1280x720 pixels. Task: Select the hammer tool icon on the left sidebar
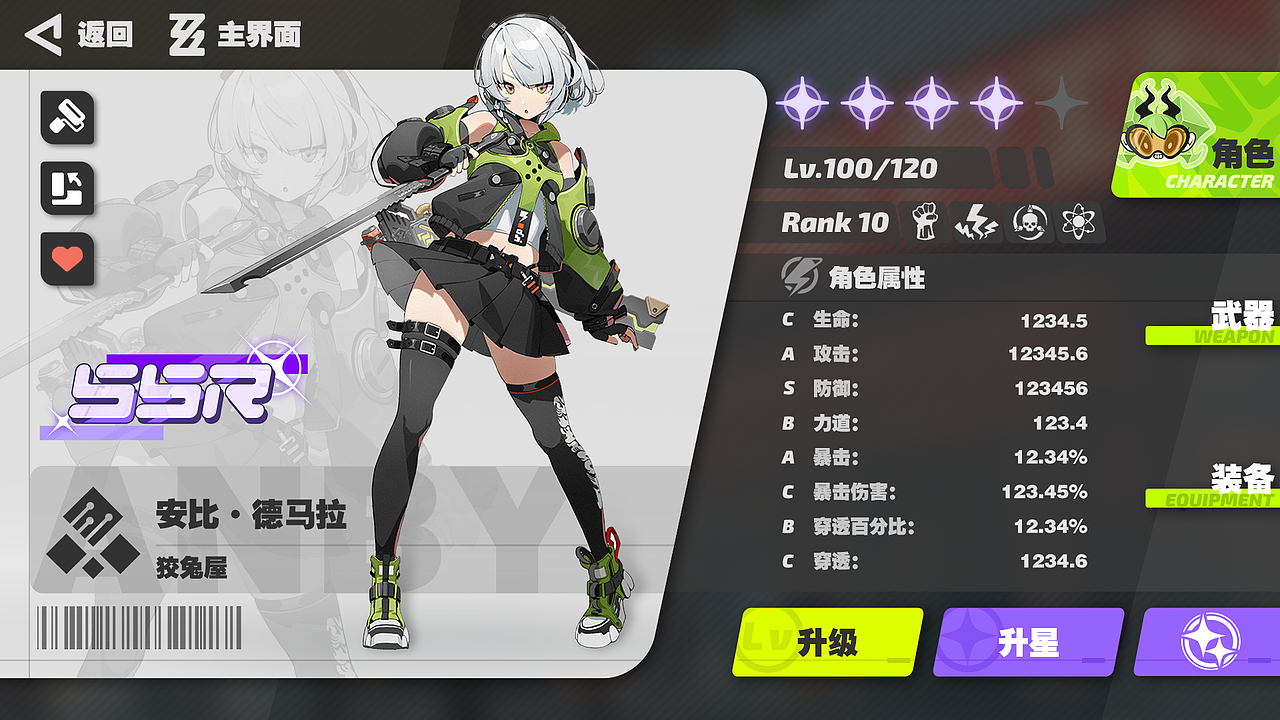tap(66, 120)
